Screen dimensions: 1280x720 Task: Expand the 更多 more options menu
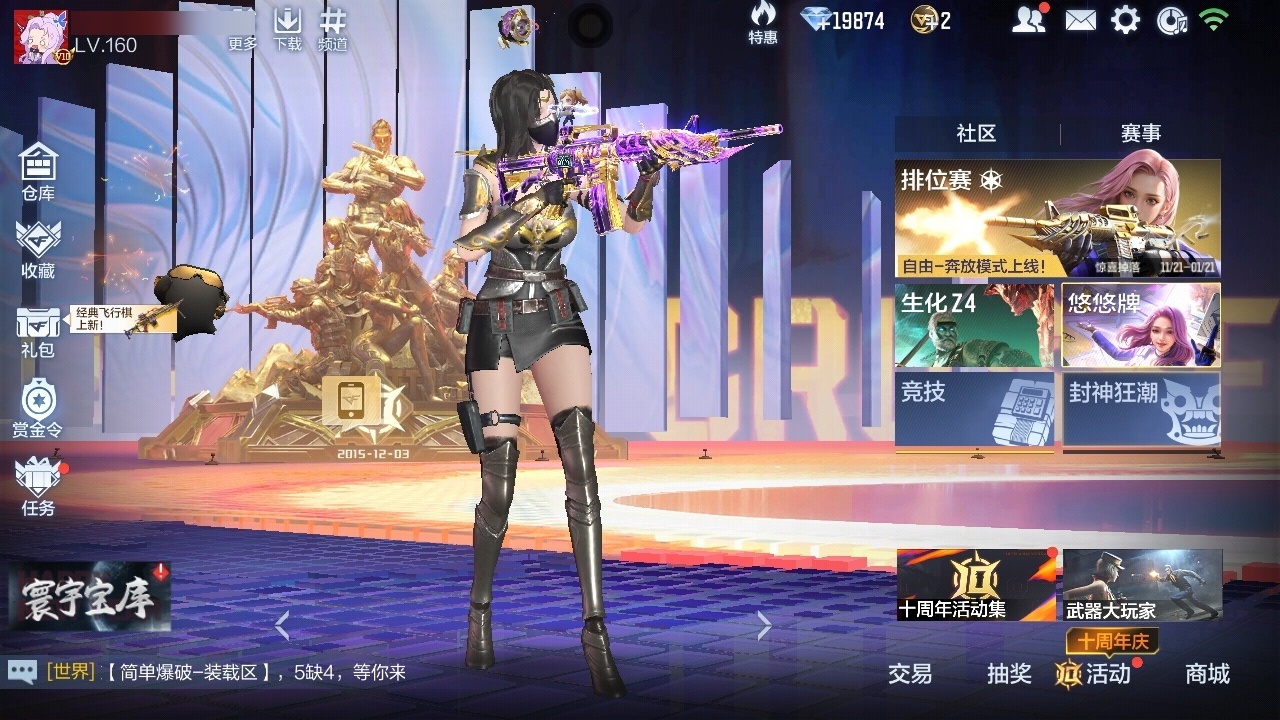pos(241,30)
